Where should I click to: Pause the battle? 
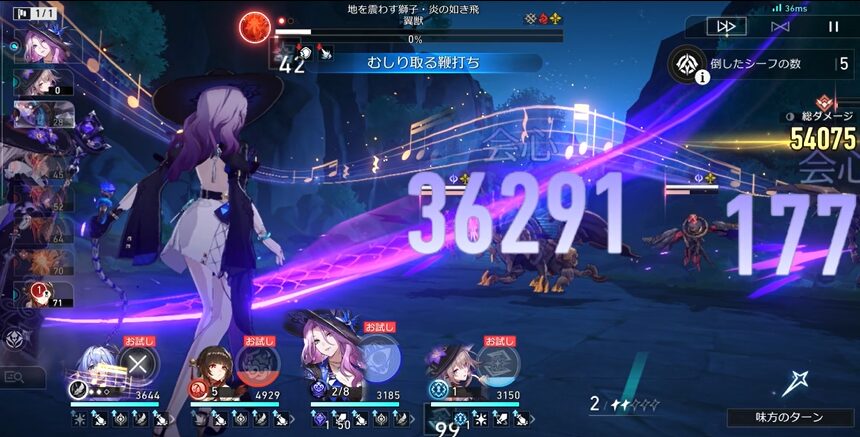pos(833,27)
